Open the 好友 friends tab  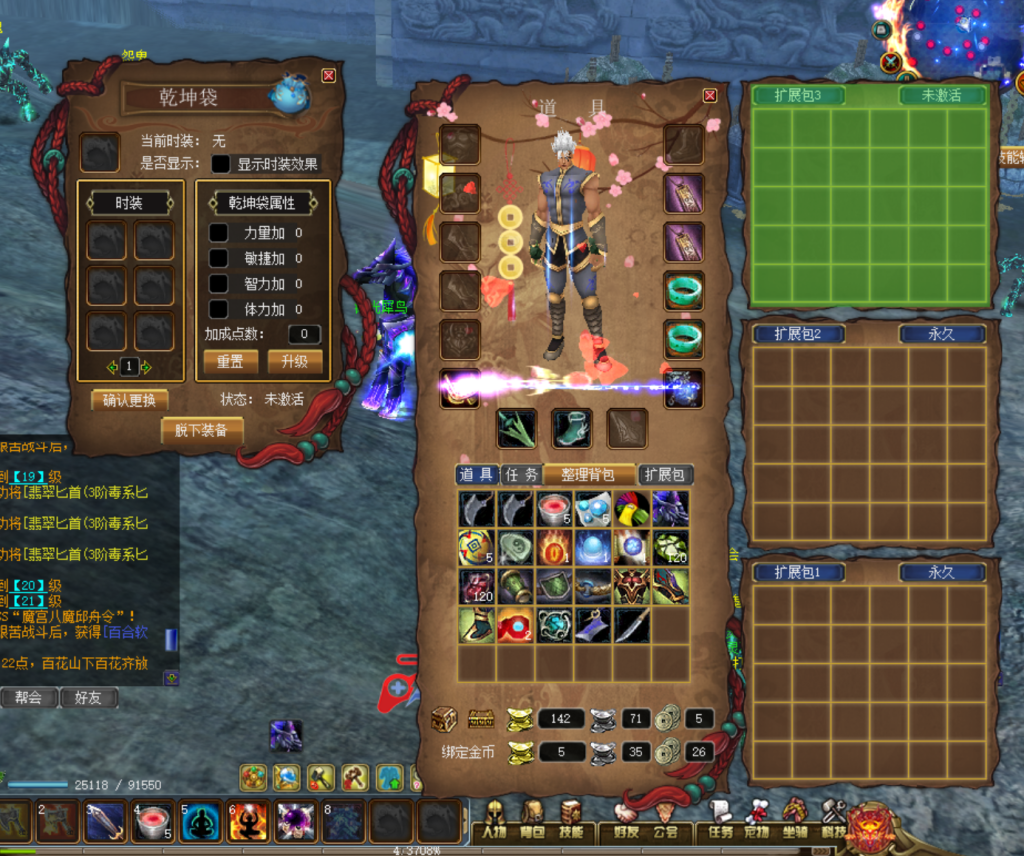[88, 698]
